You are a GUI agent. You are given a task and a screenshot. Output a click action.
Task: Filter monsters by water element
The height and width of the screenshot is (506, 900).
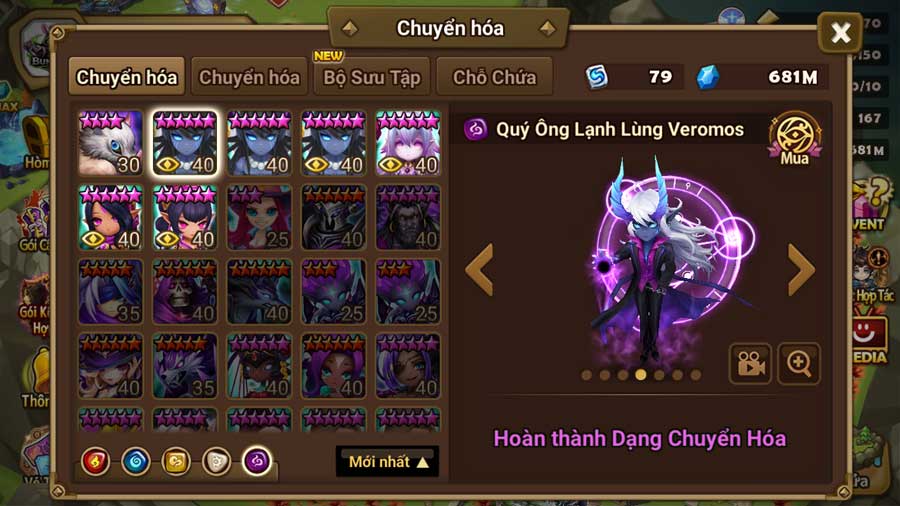[136, 461]
